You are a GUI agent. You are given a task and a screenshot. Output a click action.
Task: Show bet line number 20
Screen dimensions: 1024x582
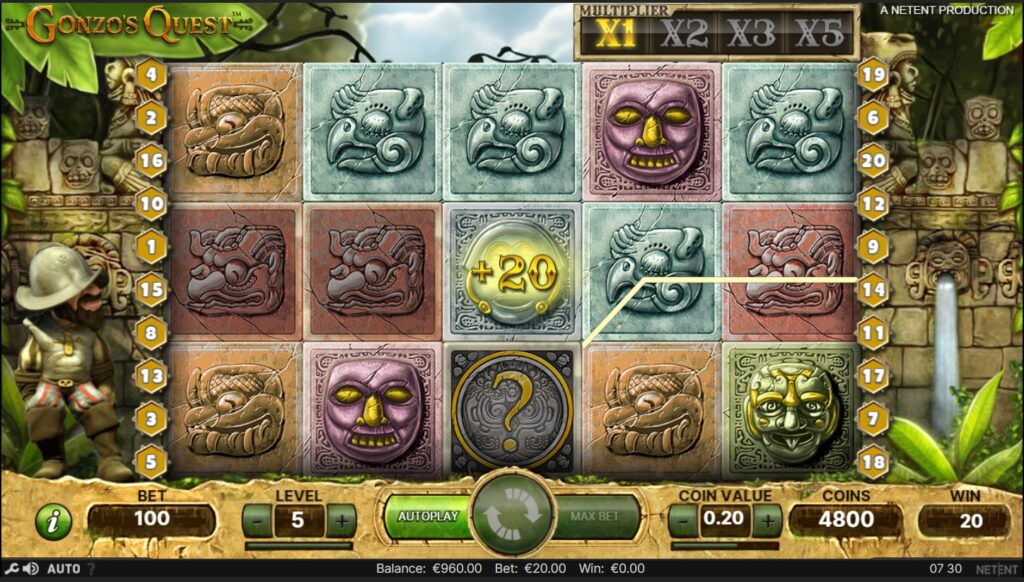click(x=873, y=160)
